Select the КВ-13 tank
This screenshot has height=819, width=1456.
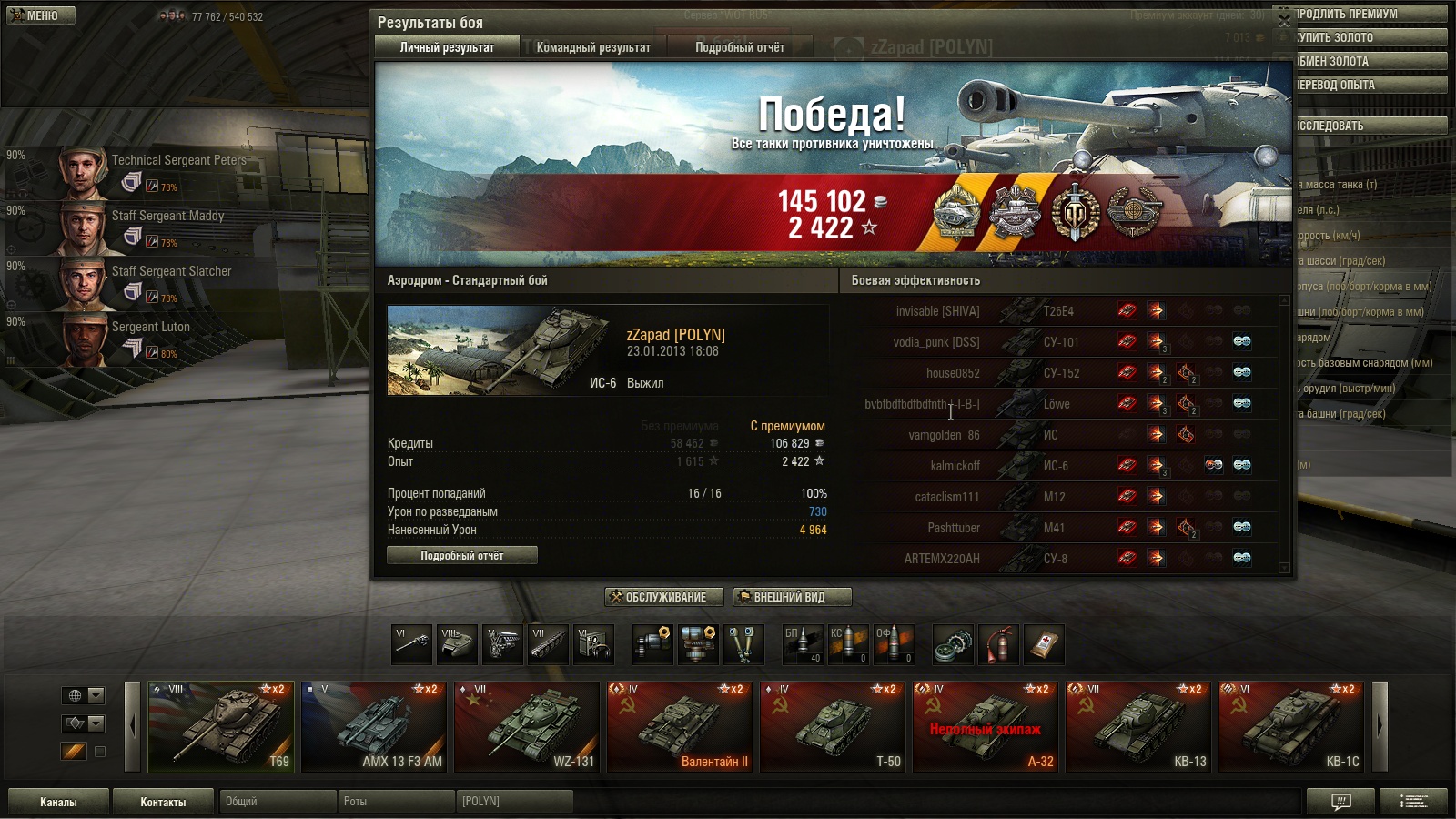(1137, 726)
